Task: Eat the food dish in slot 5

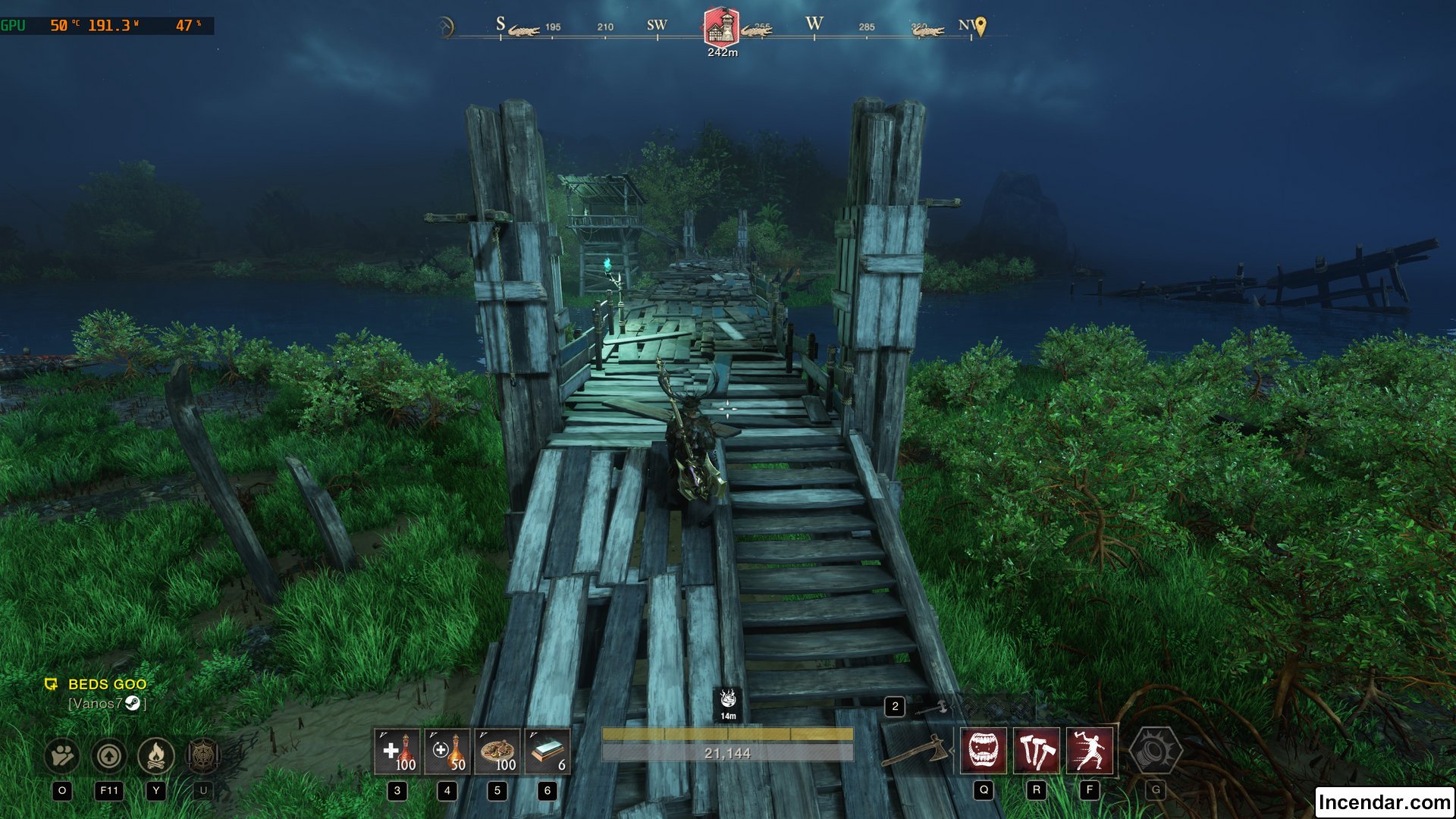Action: click(497, 752)
